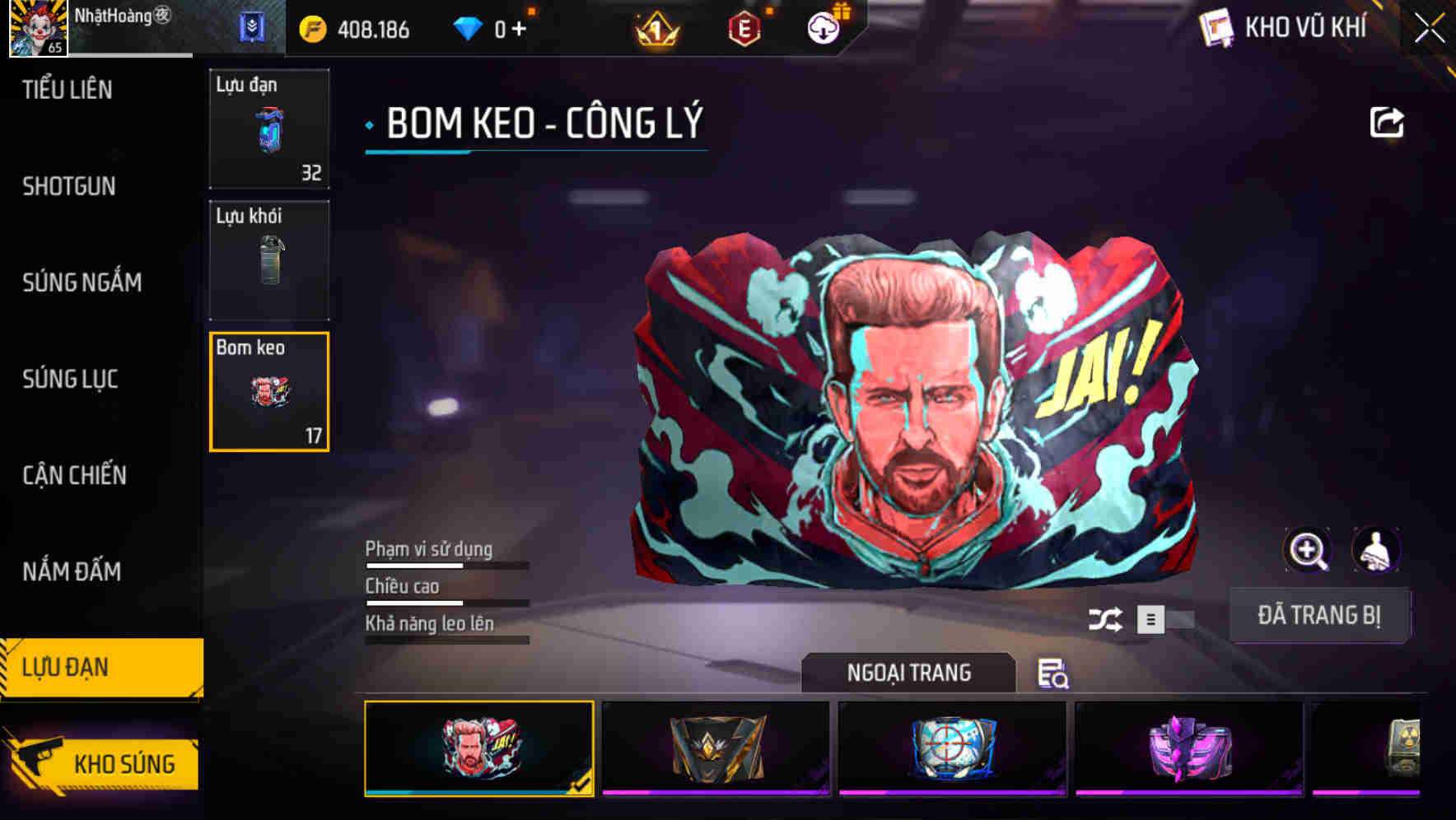Click the crown rank number 1 icon
This screenshot has height=820, width=1456.
coord(653,27)
